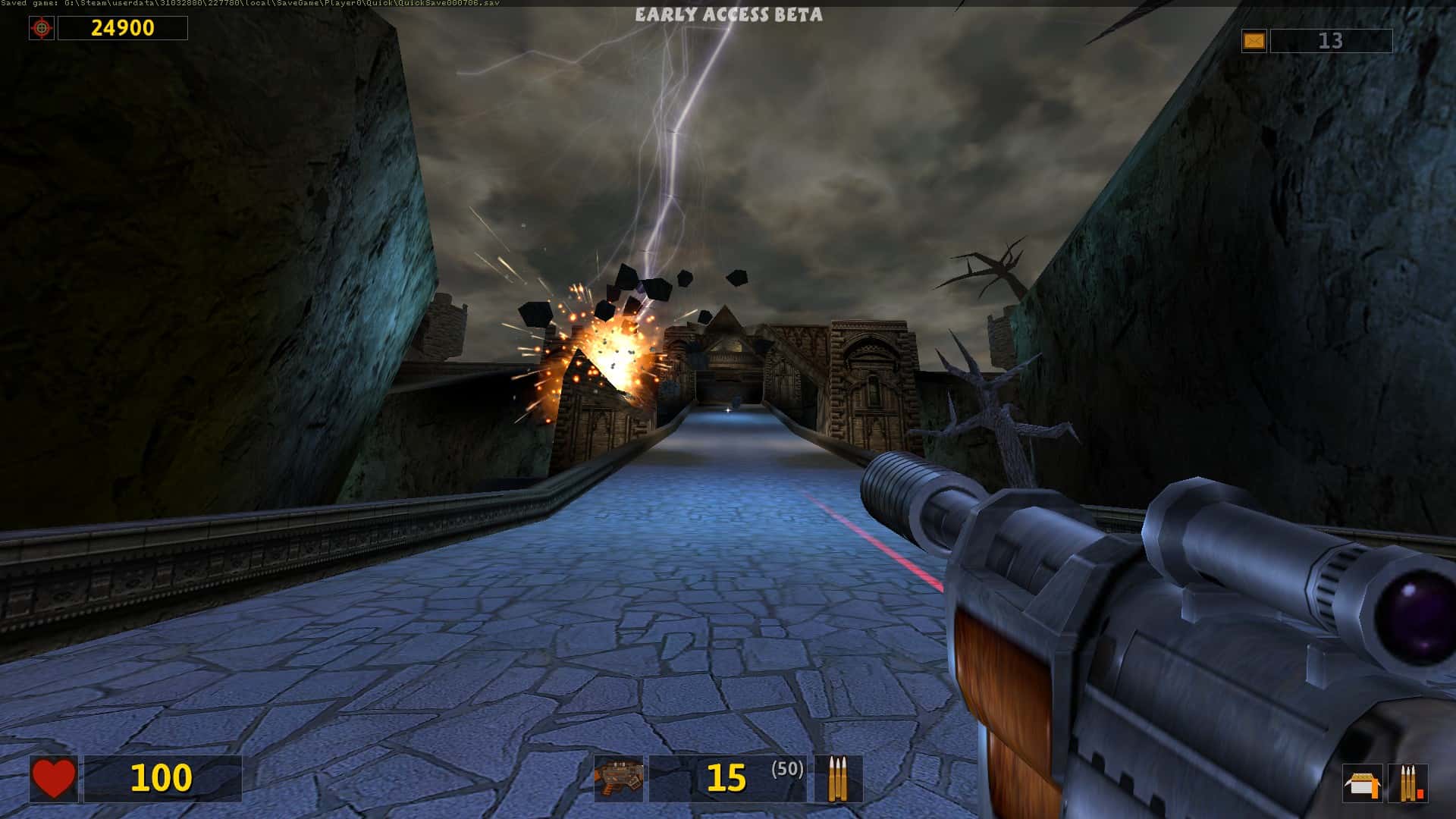Click the EARLY ACCESS BETA banner
This screenshot has width=1456, height=819.
coord(729,14)
